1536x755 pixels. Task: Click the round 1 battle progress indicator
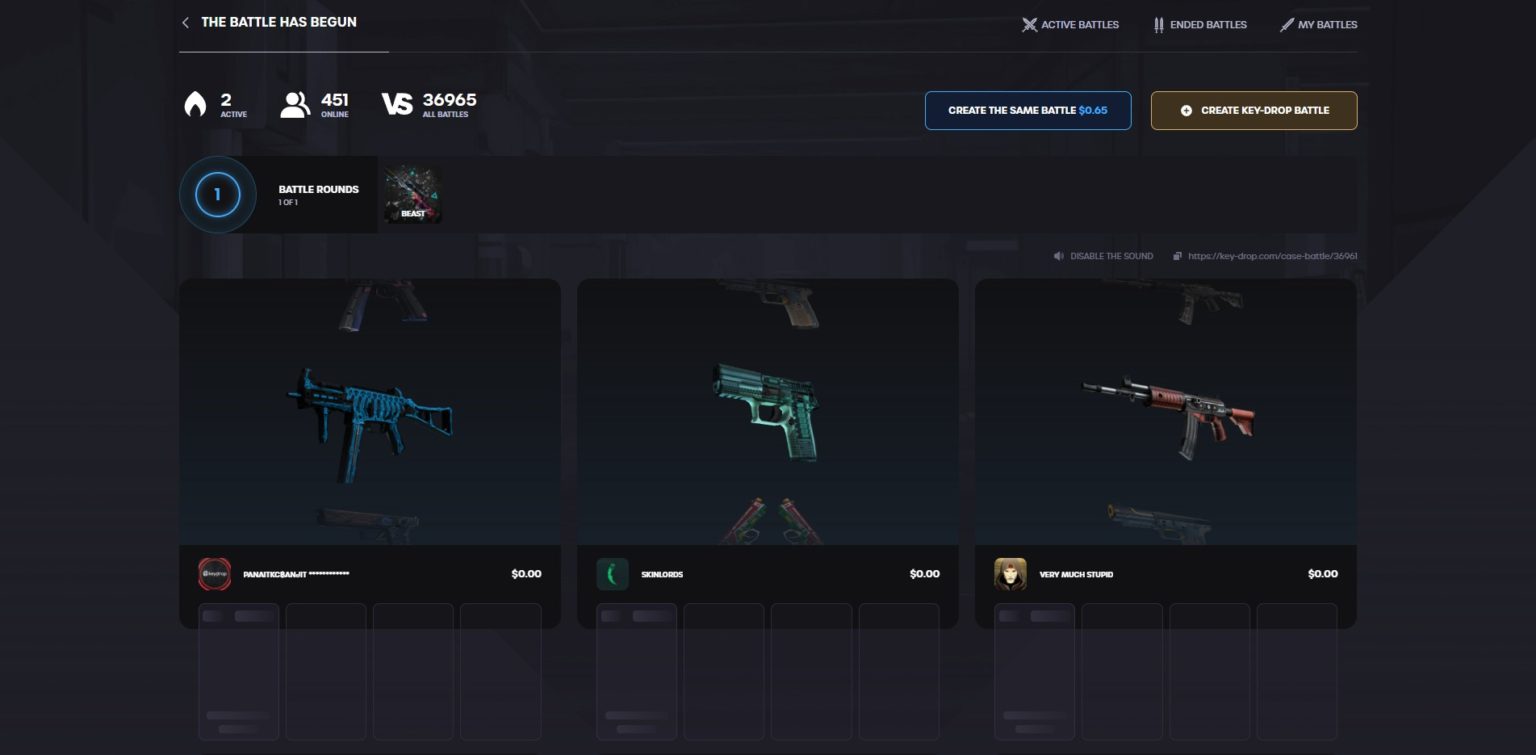pyautogui.click(x=217, y=195)
